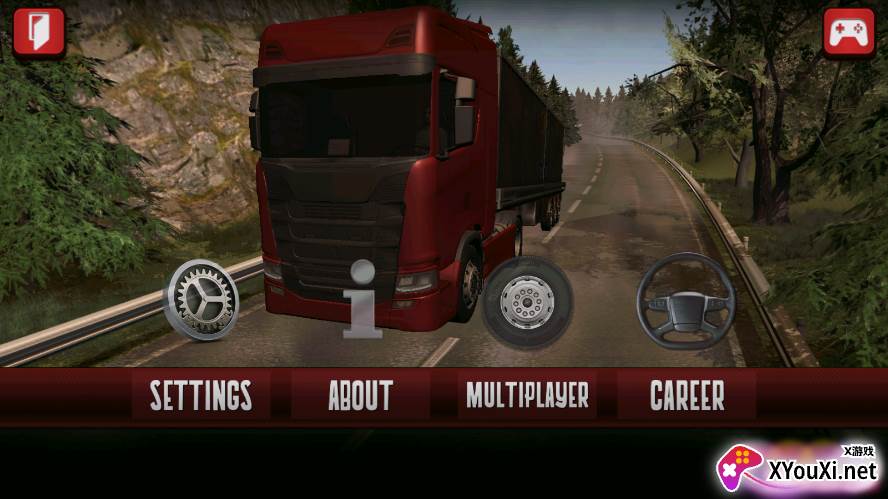Select the truck wheel multiplayer icon
This screenshot has height=499, width=888.
click(527, 299)
